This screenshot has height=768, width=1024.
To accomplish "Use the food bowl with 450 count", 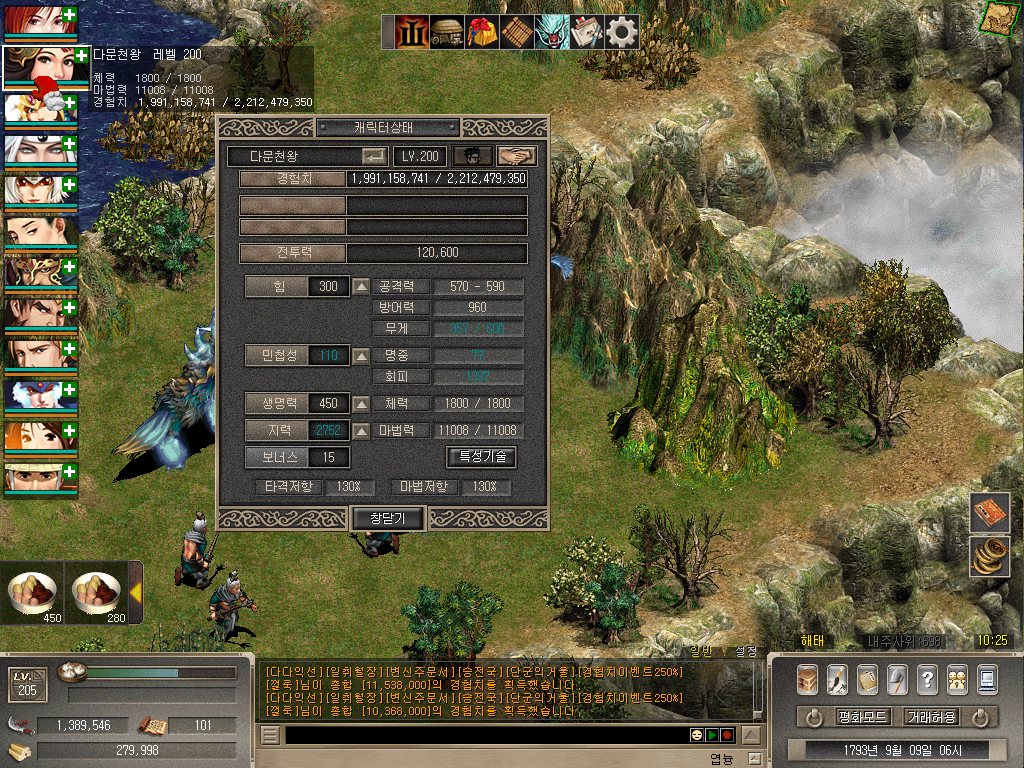I will 33,593.
